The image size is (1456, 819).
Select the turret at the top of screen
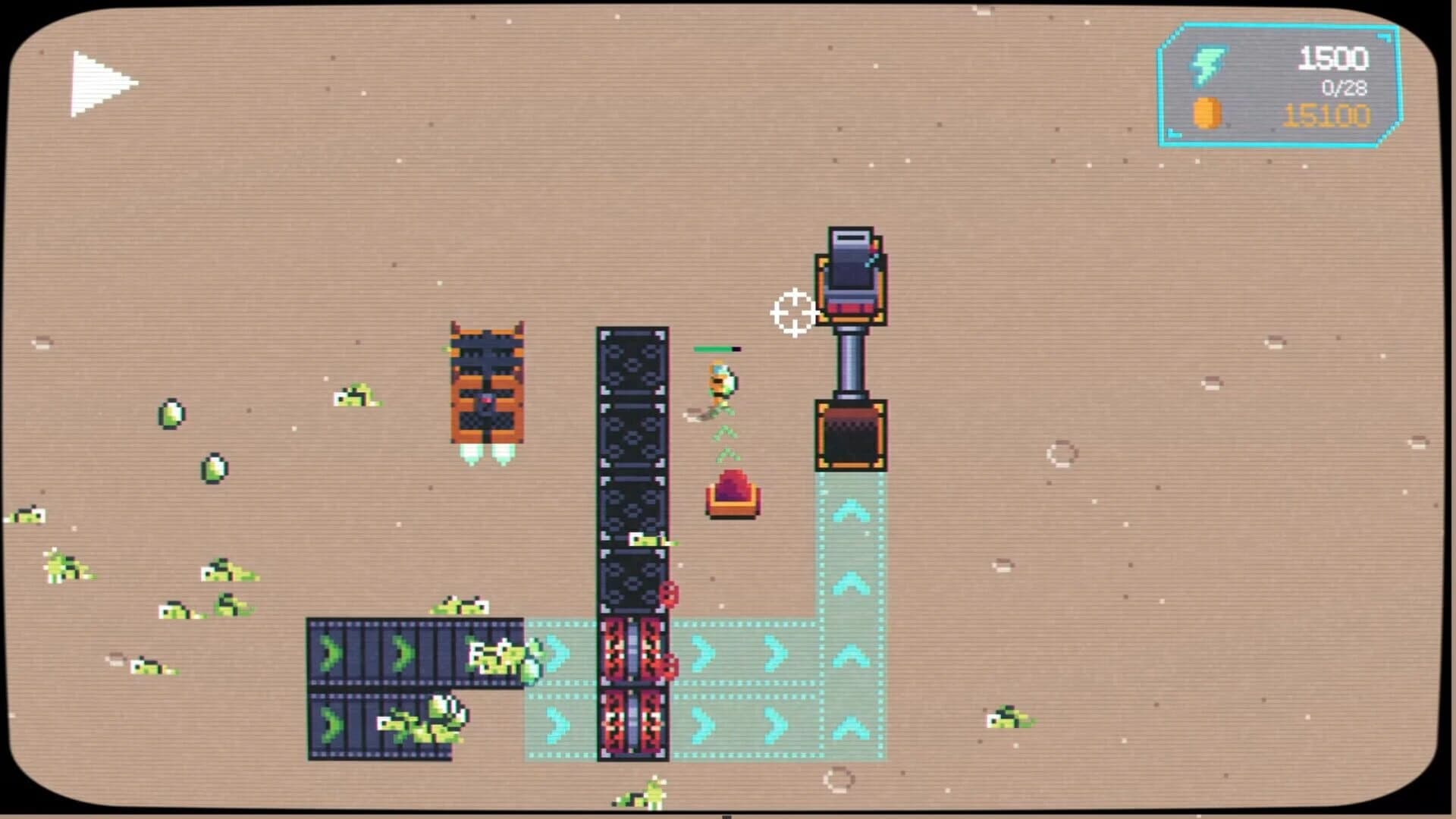click(x=853, y=281)
